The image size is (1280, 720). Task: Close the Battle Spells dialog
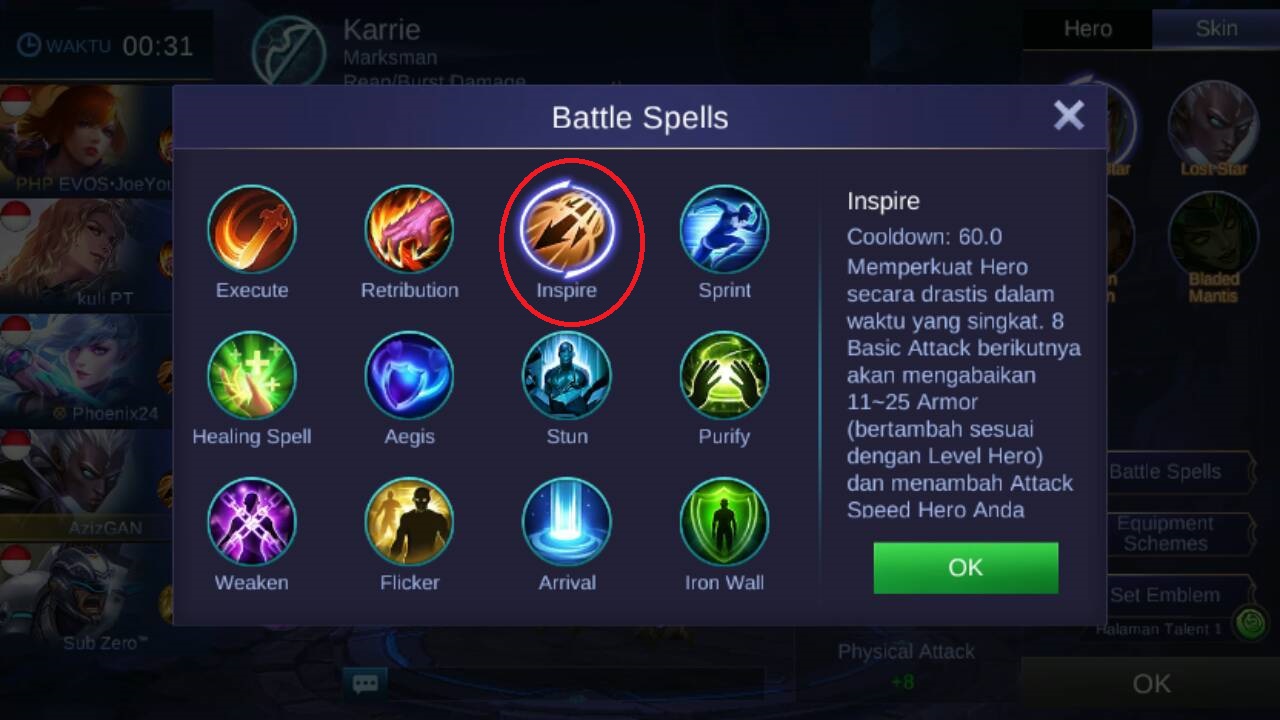point(1068,116)
